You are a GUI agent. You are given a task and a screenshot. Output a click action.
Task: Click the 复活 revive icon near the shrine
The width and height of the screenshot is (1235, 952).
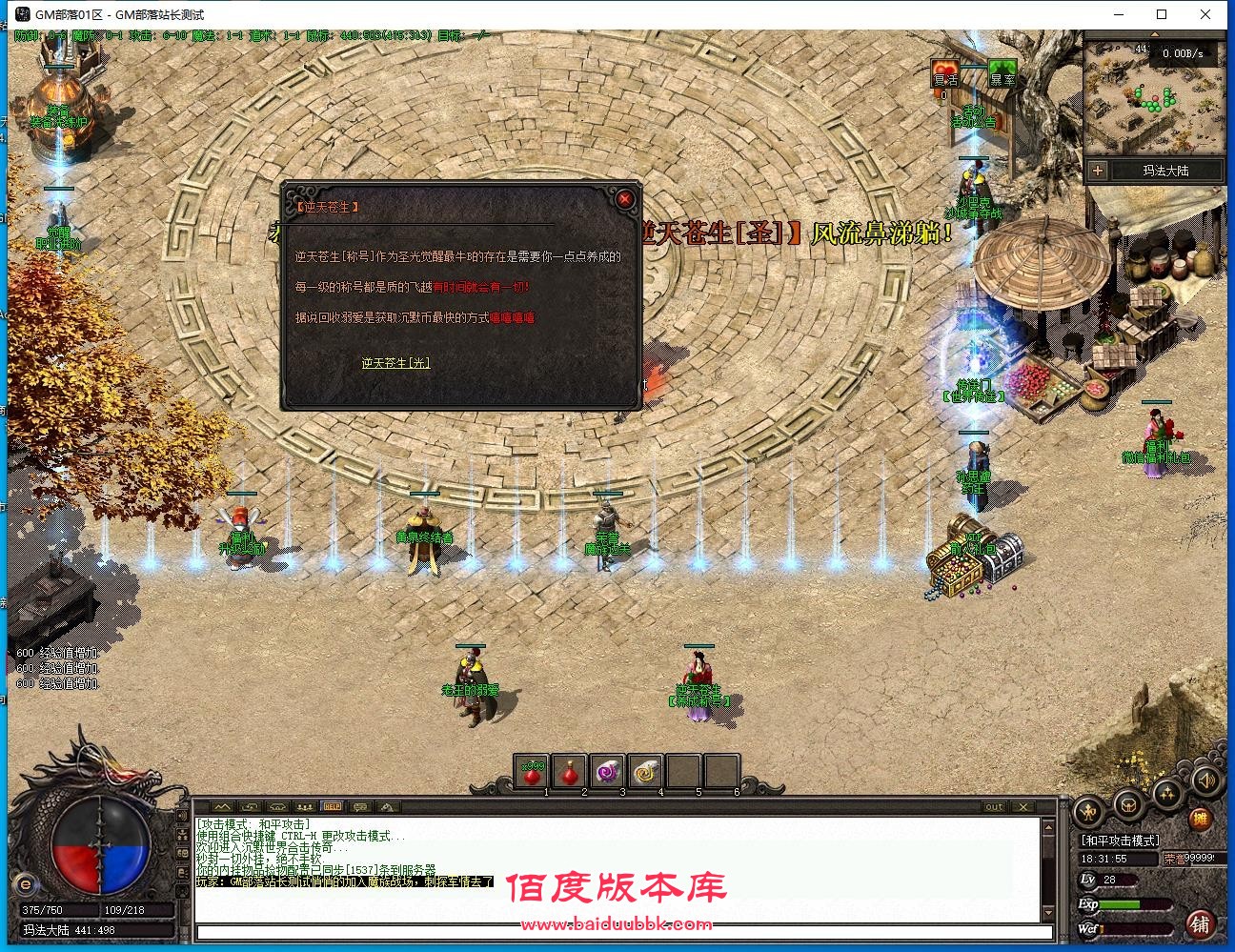(x=944, y=73)
